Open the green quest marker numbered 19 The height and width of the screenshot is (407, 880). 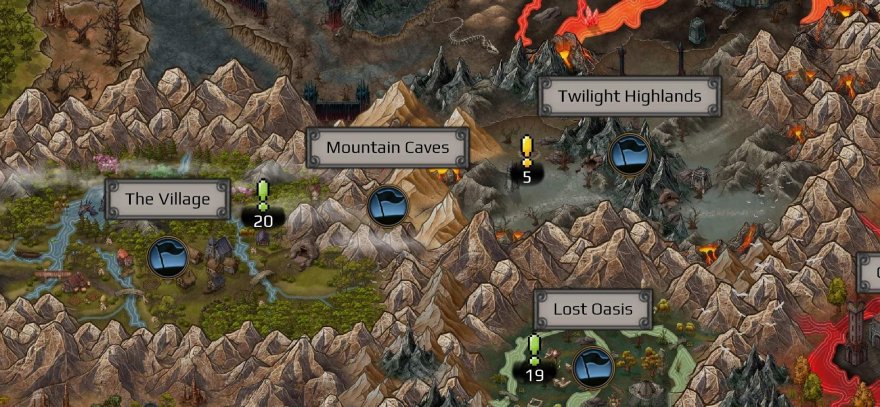tap(534, 360)
